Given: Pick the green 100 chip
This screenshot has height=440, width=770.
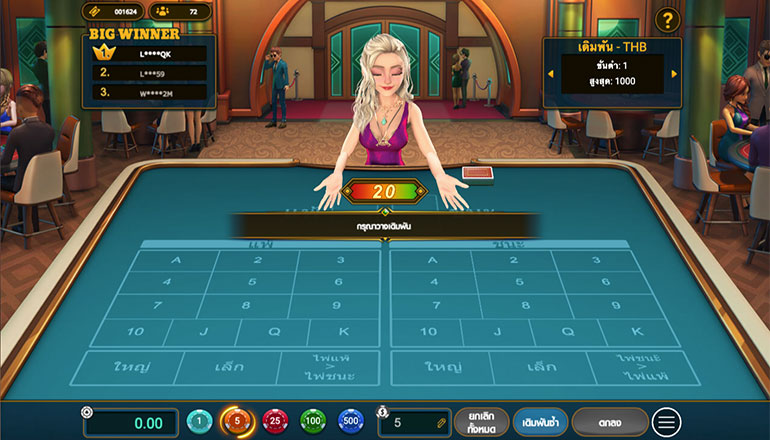Looking at the screenshot, I should [313, 422].
